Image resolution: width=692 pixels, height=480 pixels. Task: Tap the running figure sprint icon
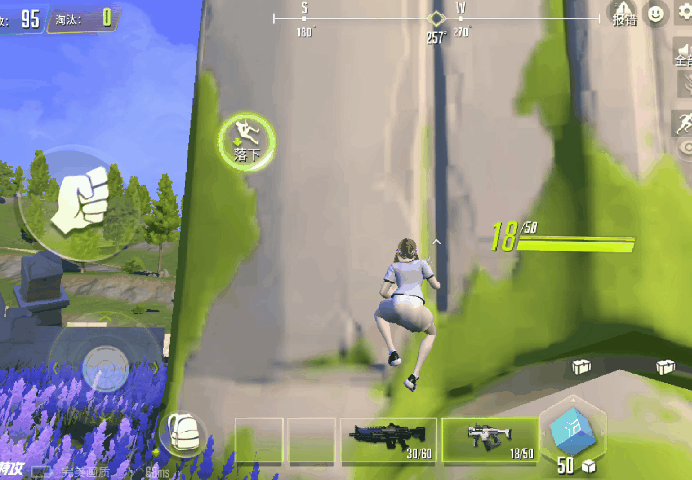684,123
